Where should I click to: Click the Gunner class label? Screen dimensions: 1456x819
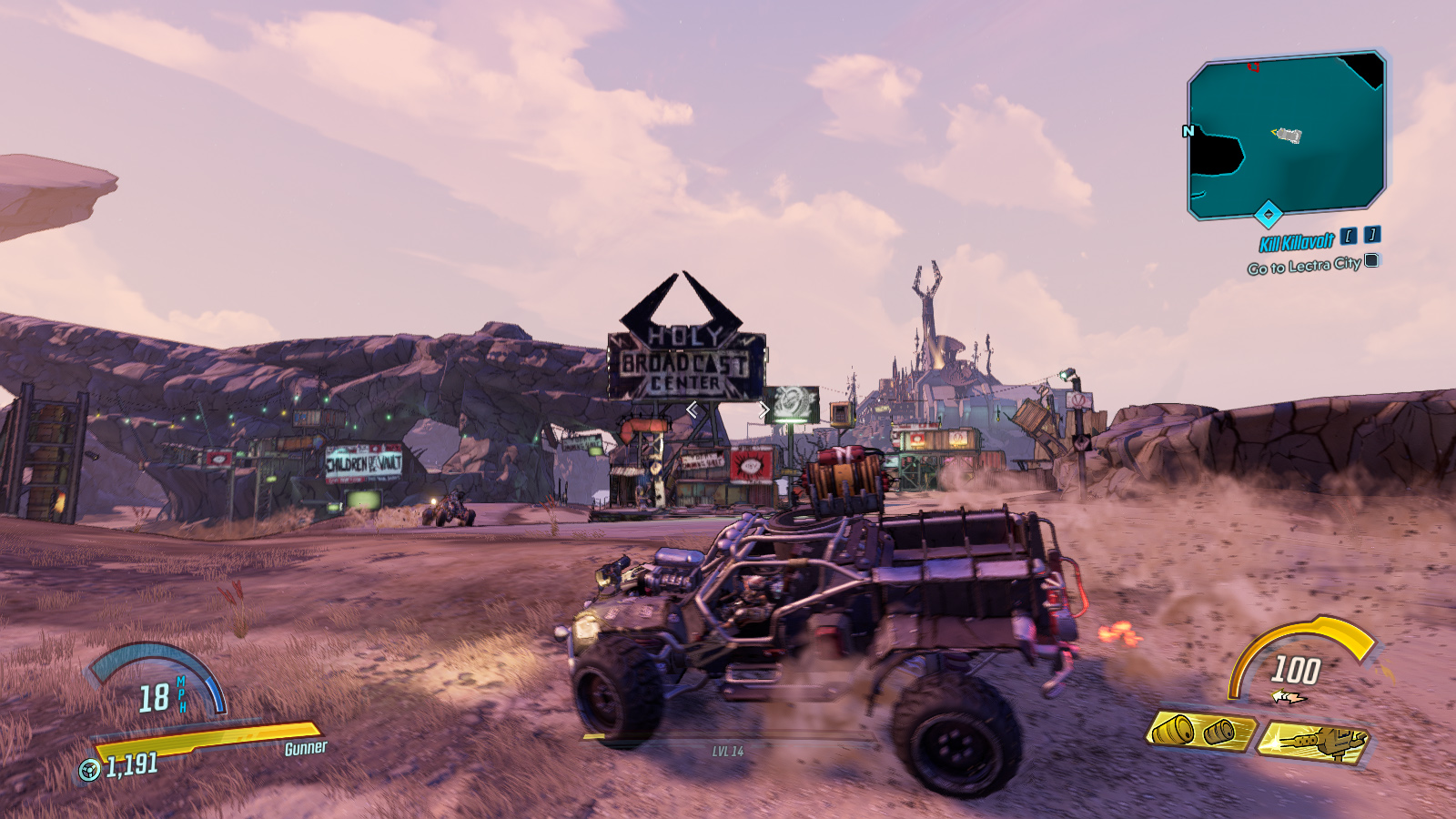[x=304, y=750]
